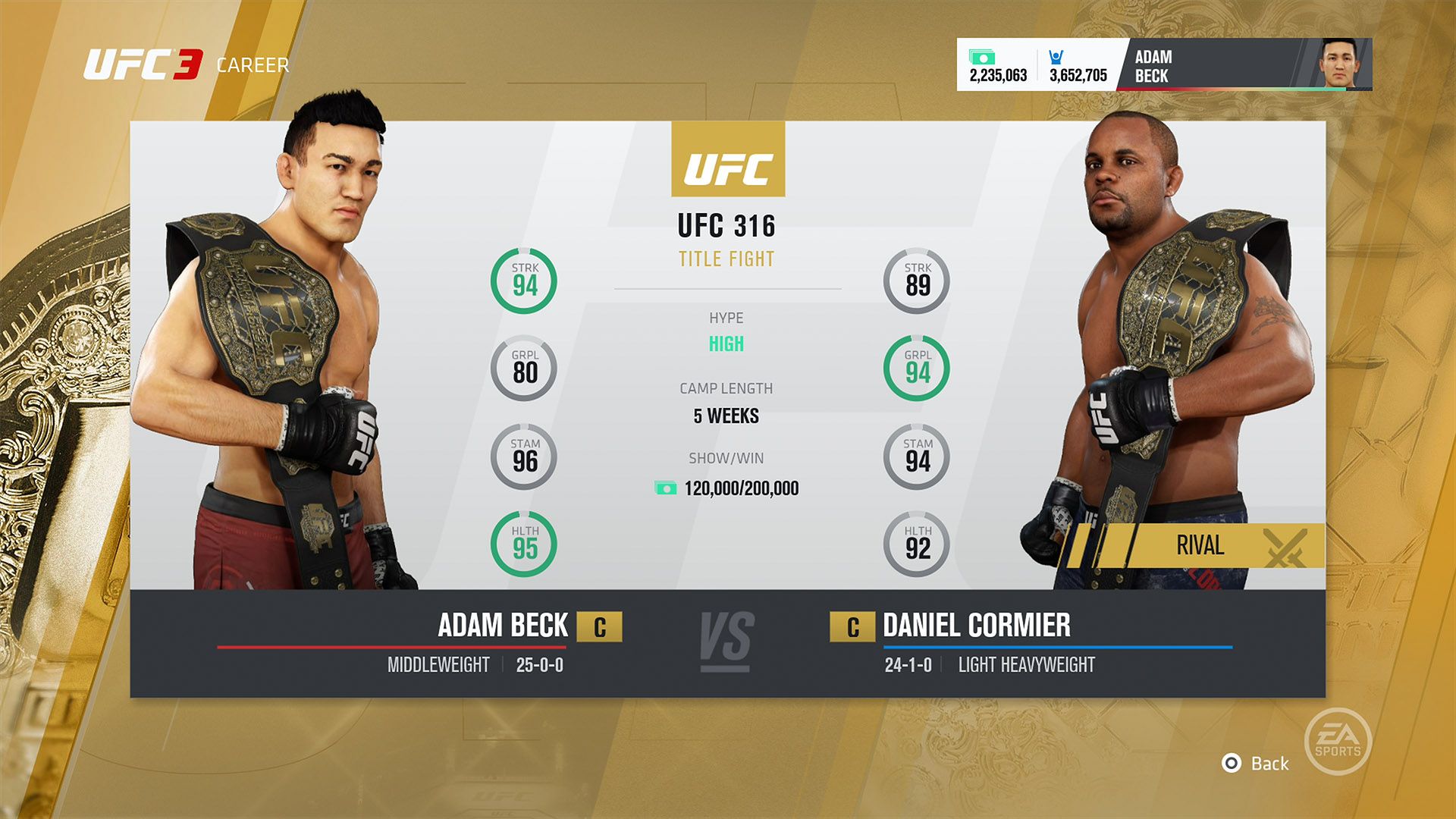Toggle Daniel Cormier's champion C badge
The image size is (1456, 819).
tap(855, 627)
